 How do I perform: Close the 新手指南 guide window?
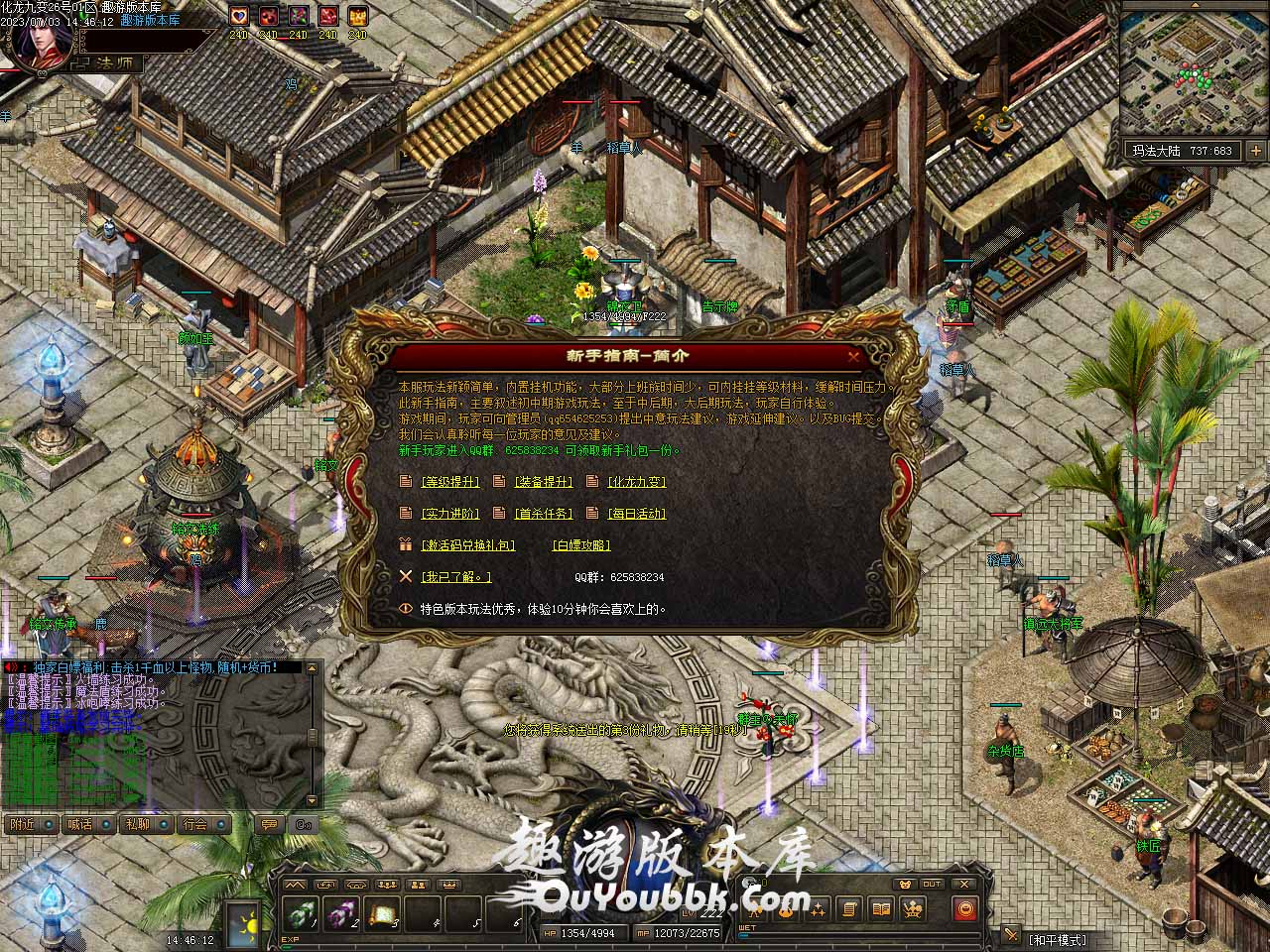coord(853,356)
